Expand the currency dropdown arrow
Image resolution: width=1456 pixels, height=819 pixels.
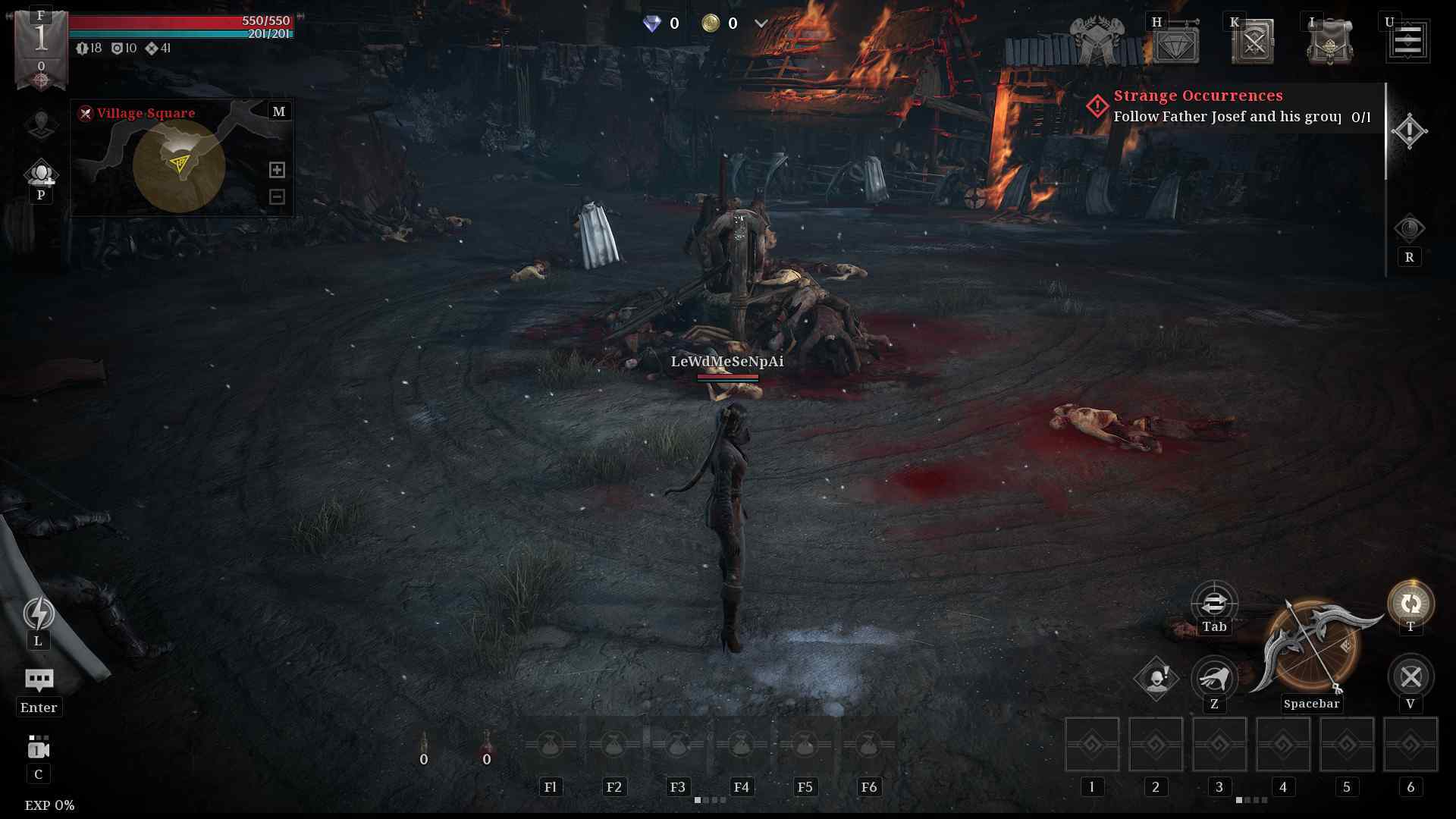pos(761,24)
